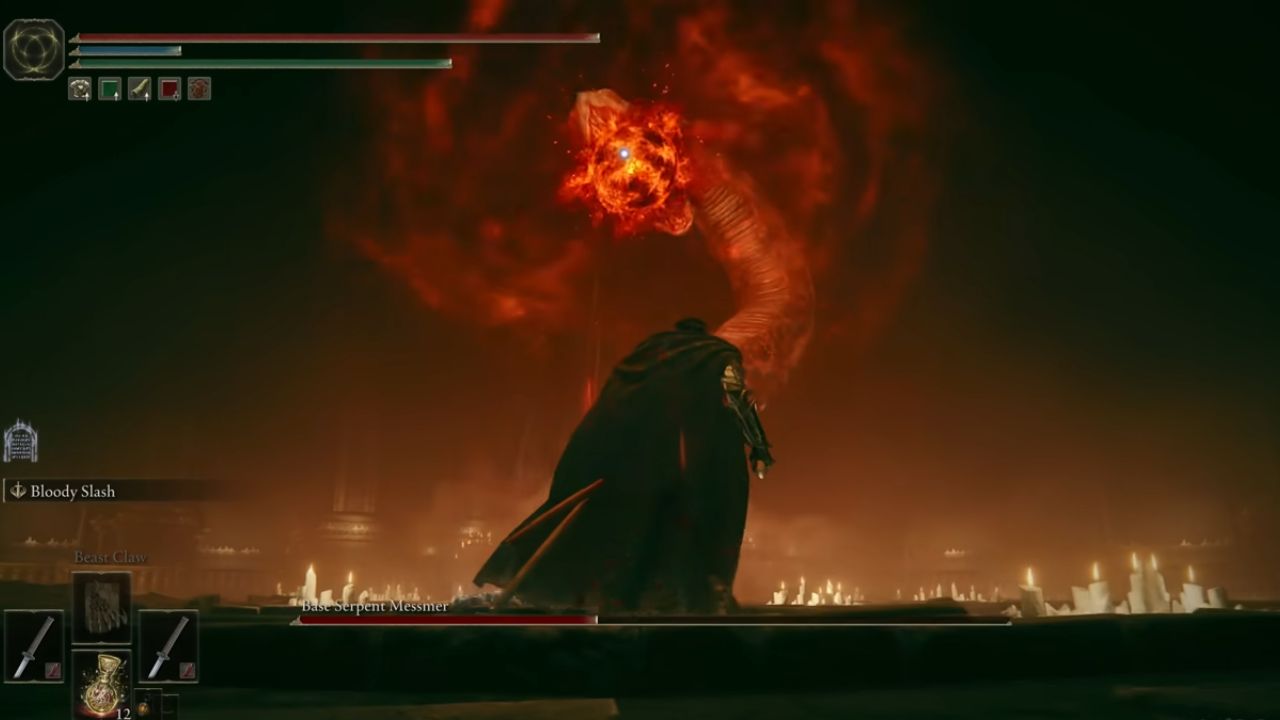Select the left-hand katana weapon icon
The width and height of the screenshot is (1280, 720).
pos(34,645)
